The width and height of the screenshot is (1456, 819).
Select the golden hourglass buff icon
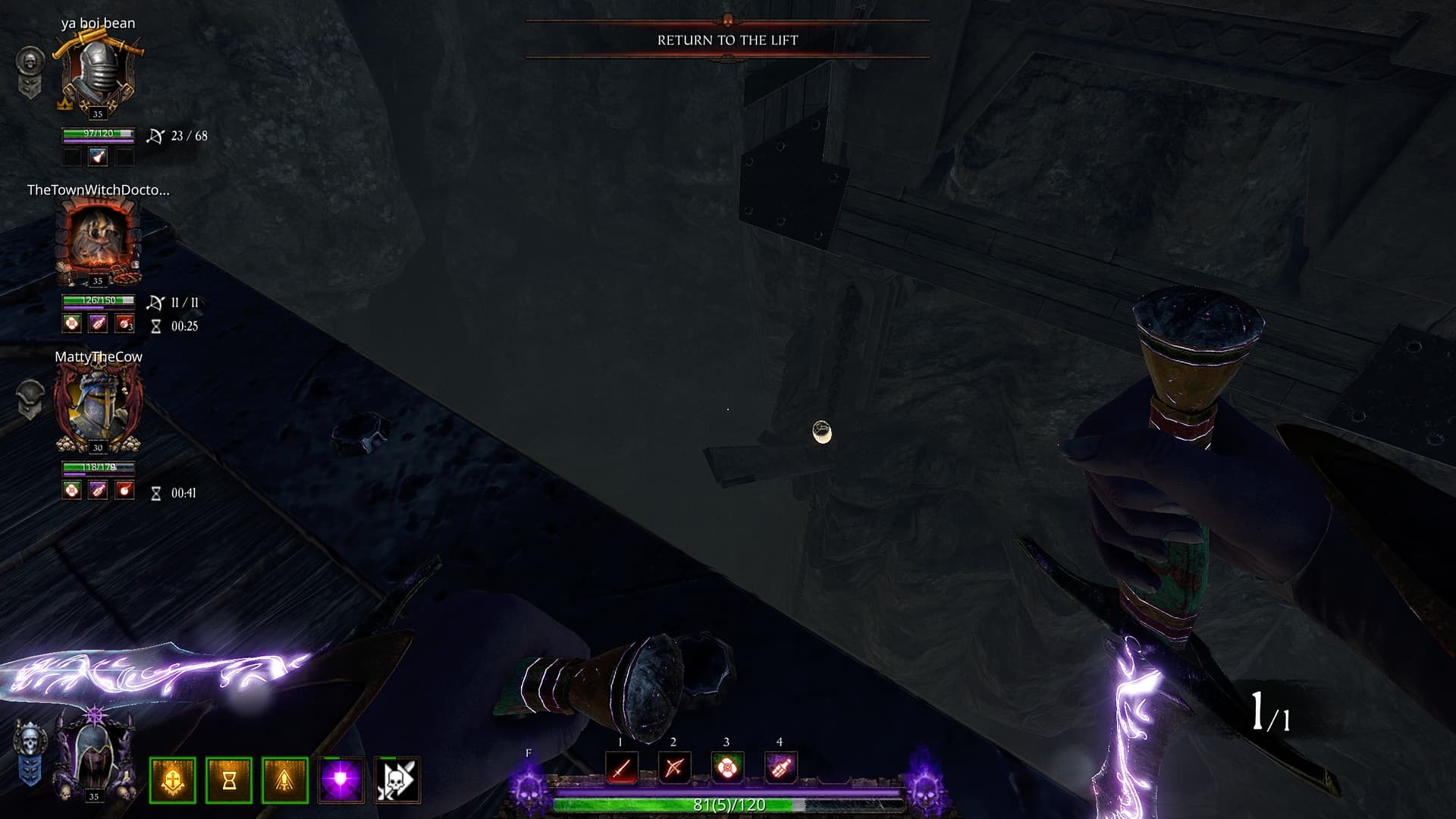(x=229, y=780)
